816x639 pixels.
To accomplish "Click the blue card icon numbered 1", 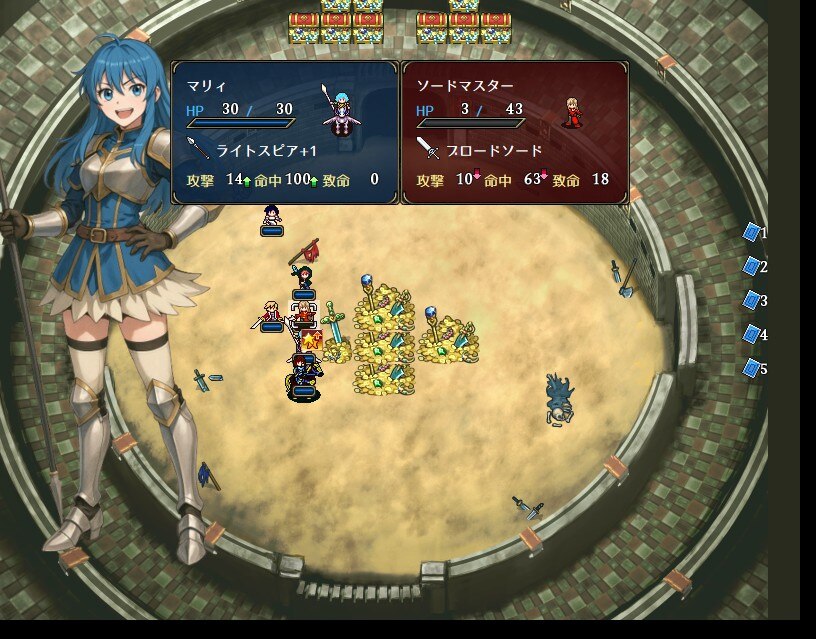I will coord(752,232).
